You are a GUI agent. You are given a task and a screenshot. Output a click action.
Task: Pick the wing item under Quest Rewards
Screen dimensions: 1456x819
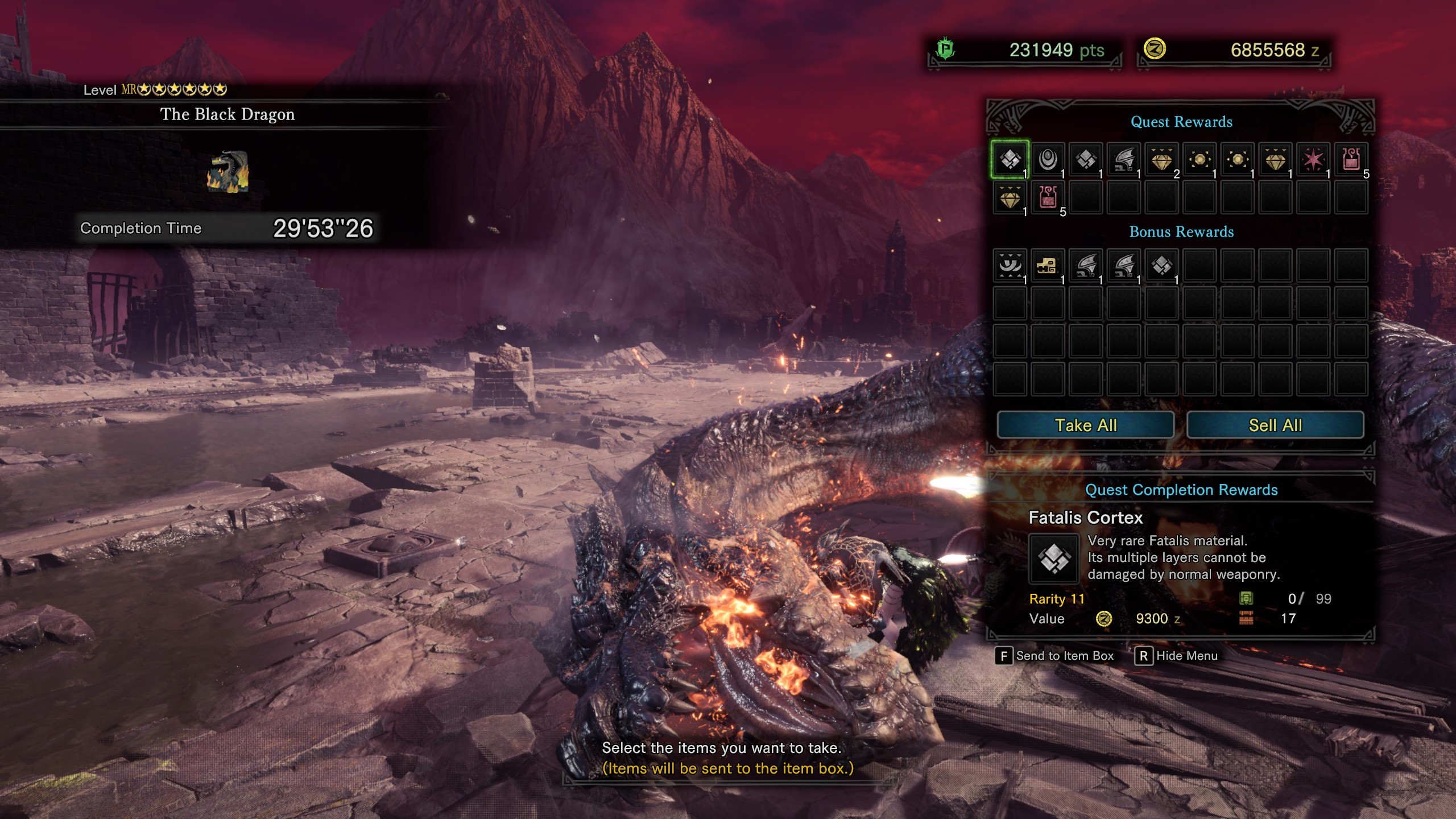[x=1124, y=160]
